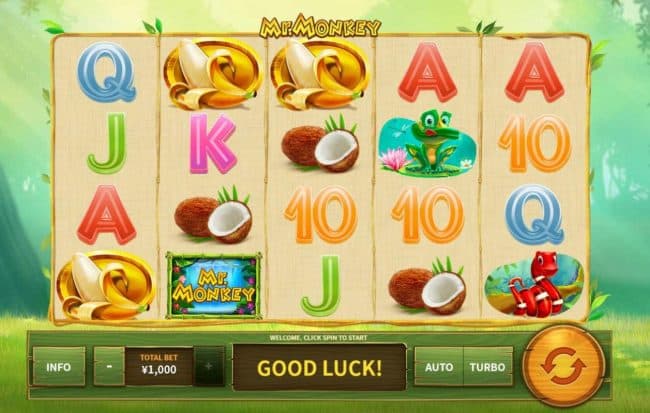Viewport: 650px width, 413px height.
Task: Spin the reels with the round arrow button
Action: 564,365
